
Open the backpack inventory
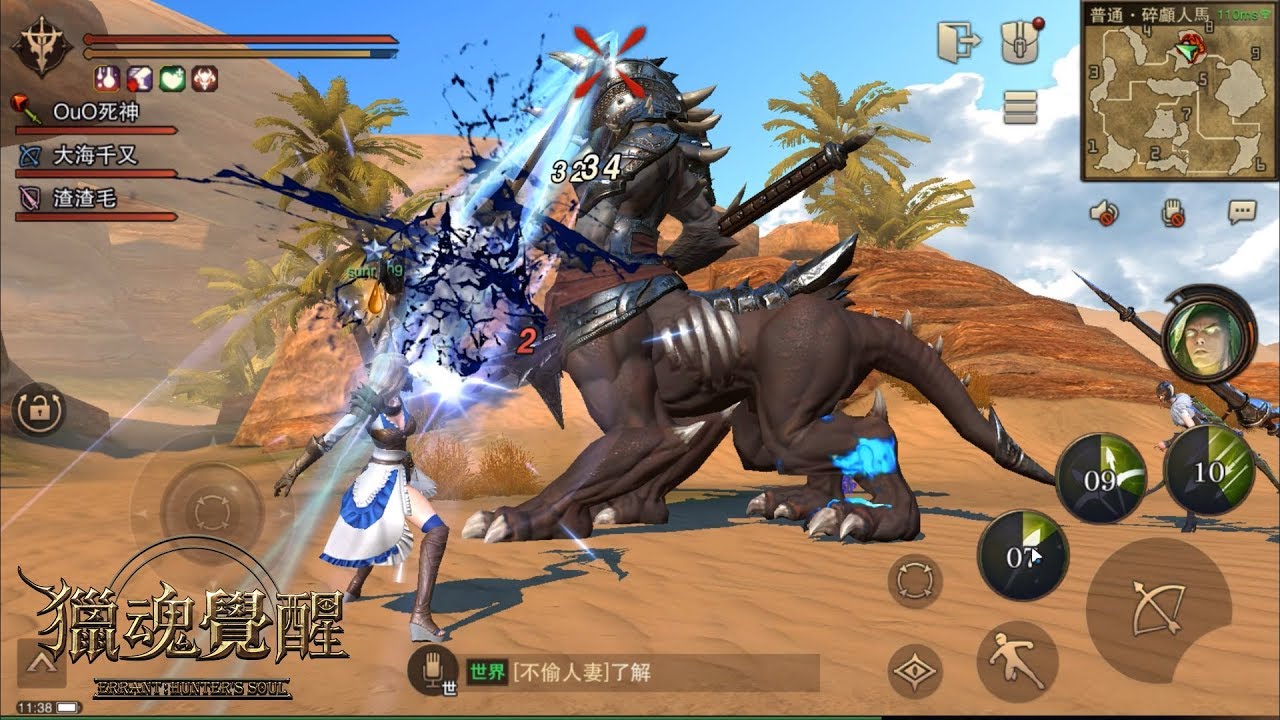click(1021, 43)
